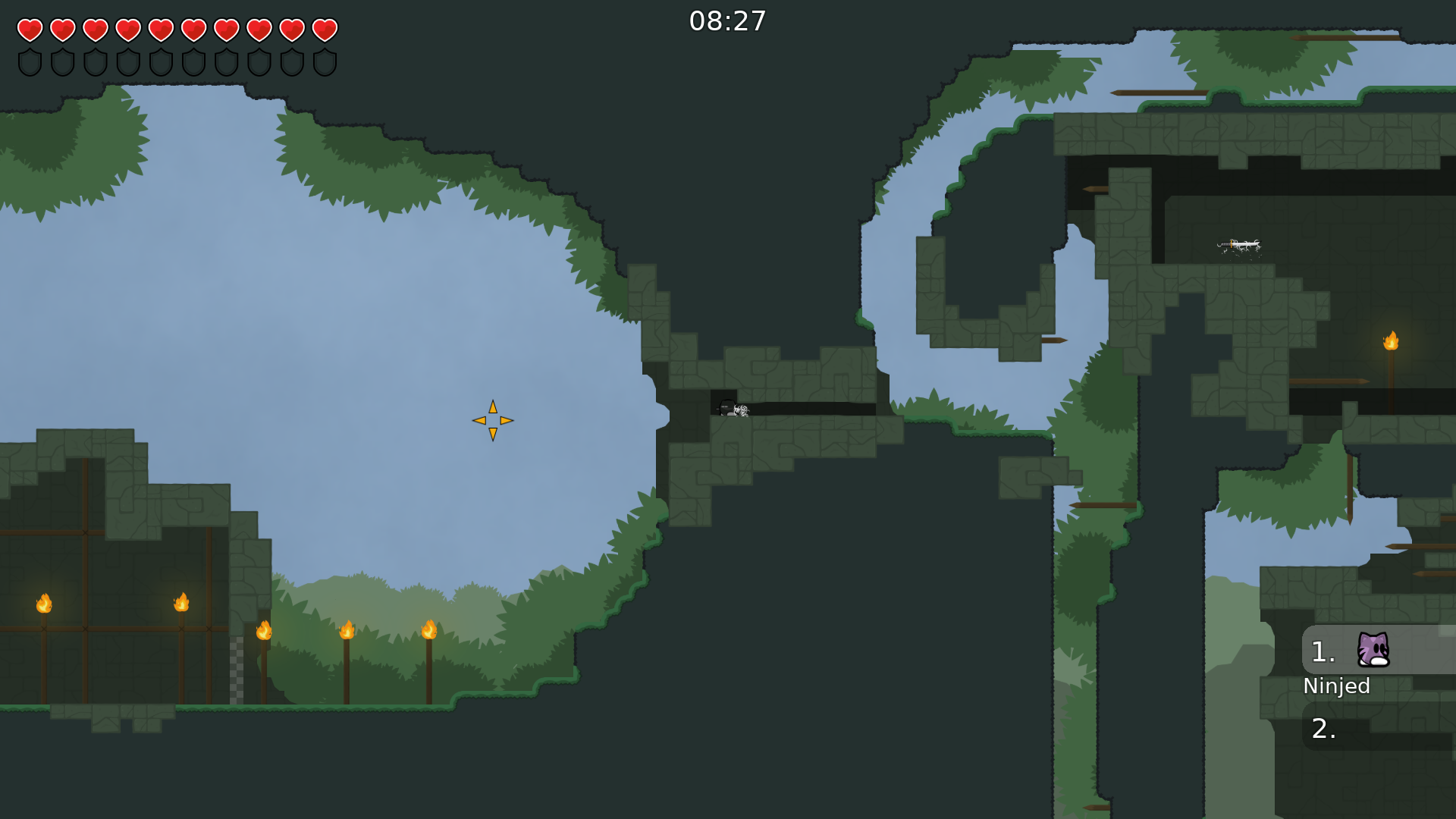The width and height of the screenshot is (1456, 819).
Task: Select the leftmost empty shield icon
Action: 30,63
